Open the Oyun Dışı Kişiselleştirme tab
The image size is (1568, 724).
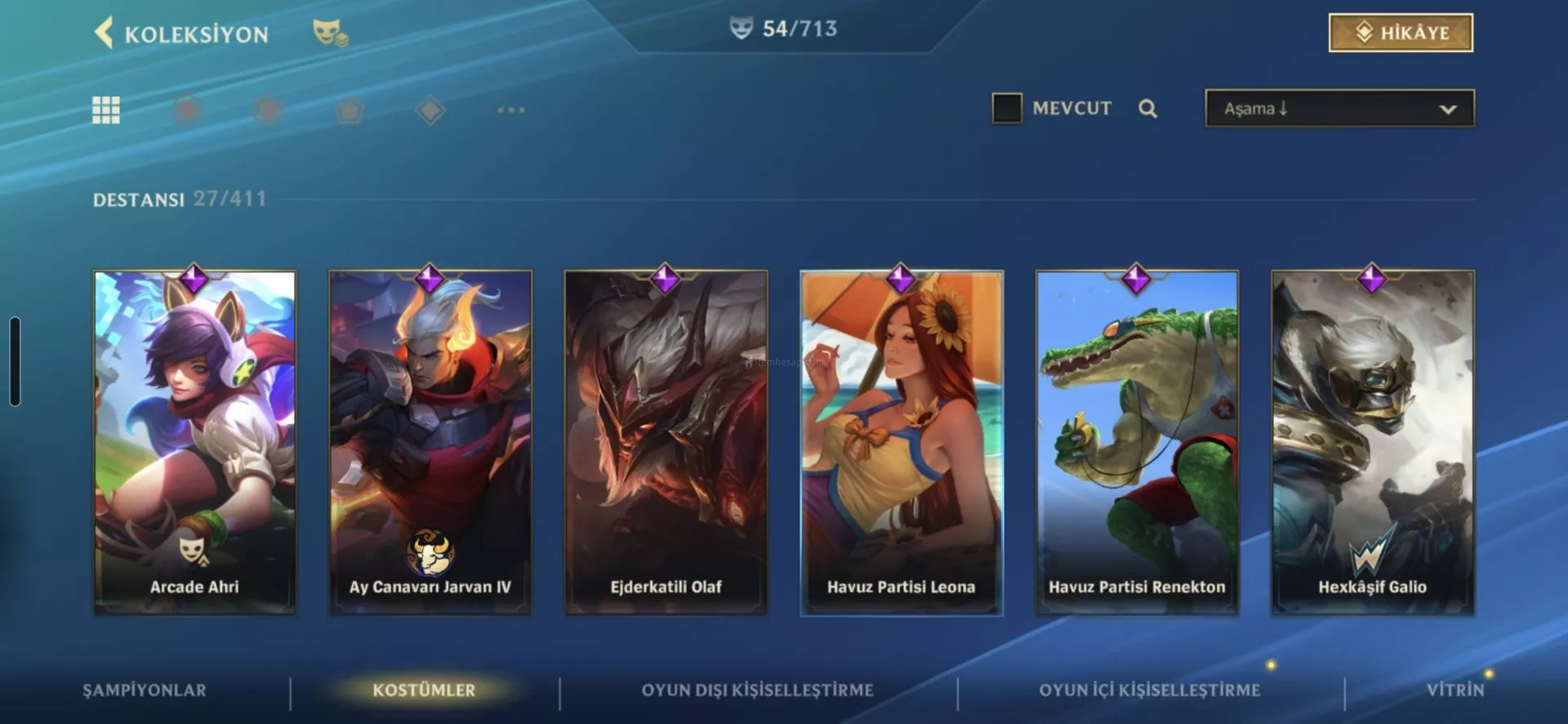tap(757, 690)
